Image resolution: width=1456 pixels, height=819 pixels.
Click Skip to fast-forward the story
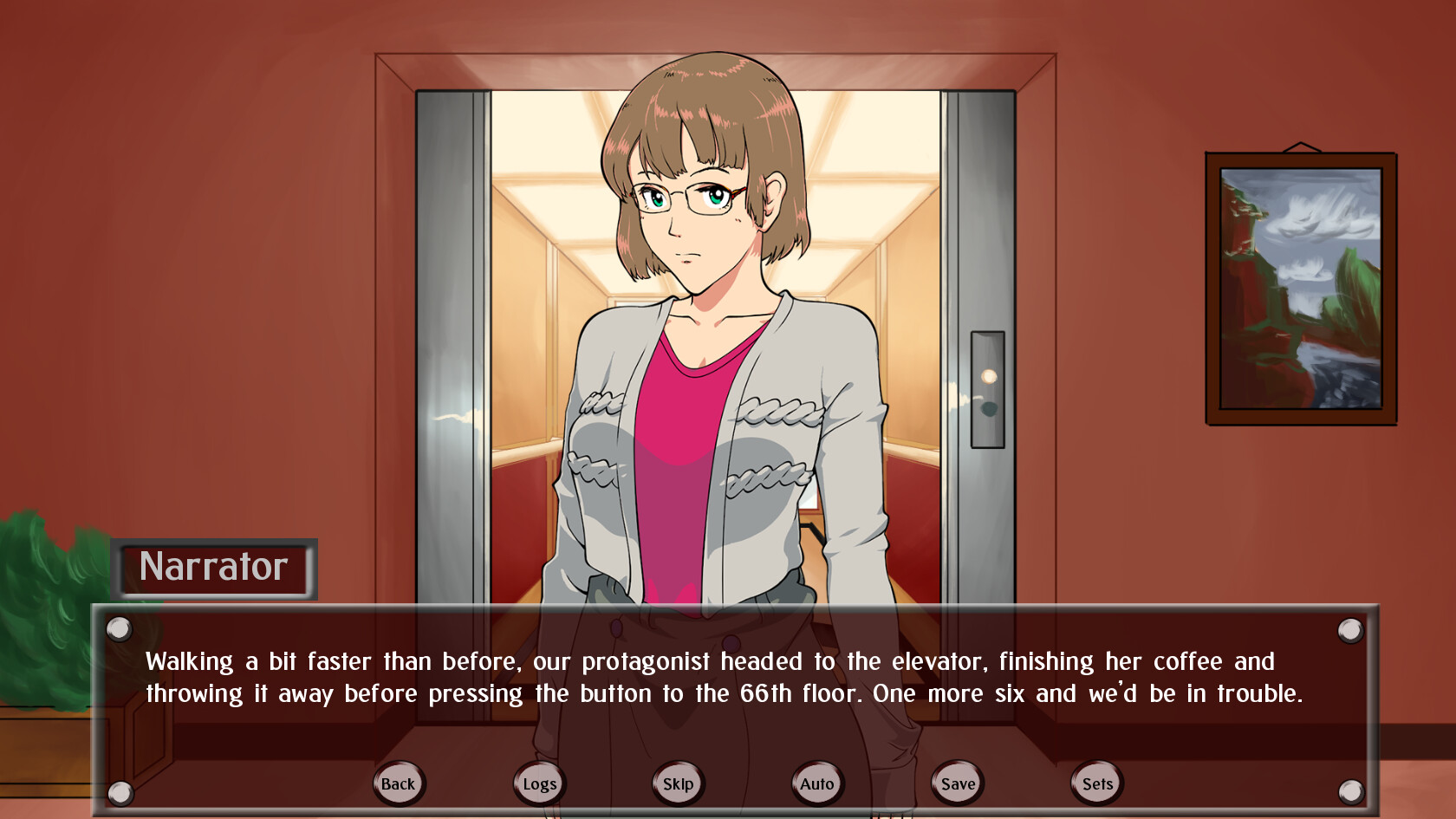click(x=678, y=783)
